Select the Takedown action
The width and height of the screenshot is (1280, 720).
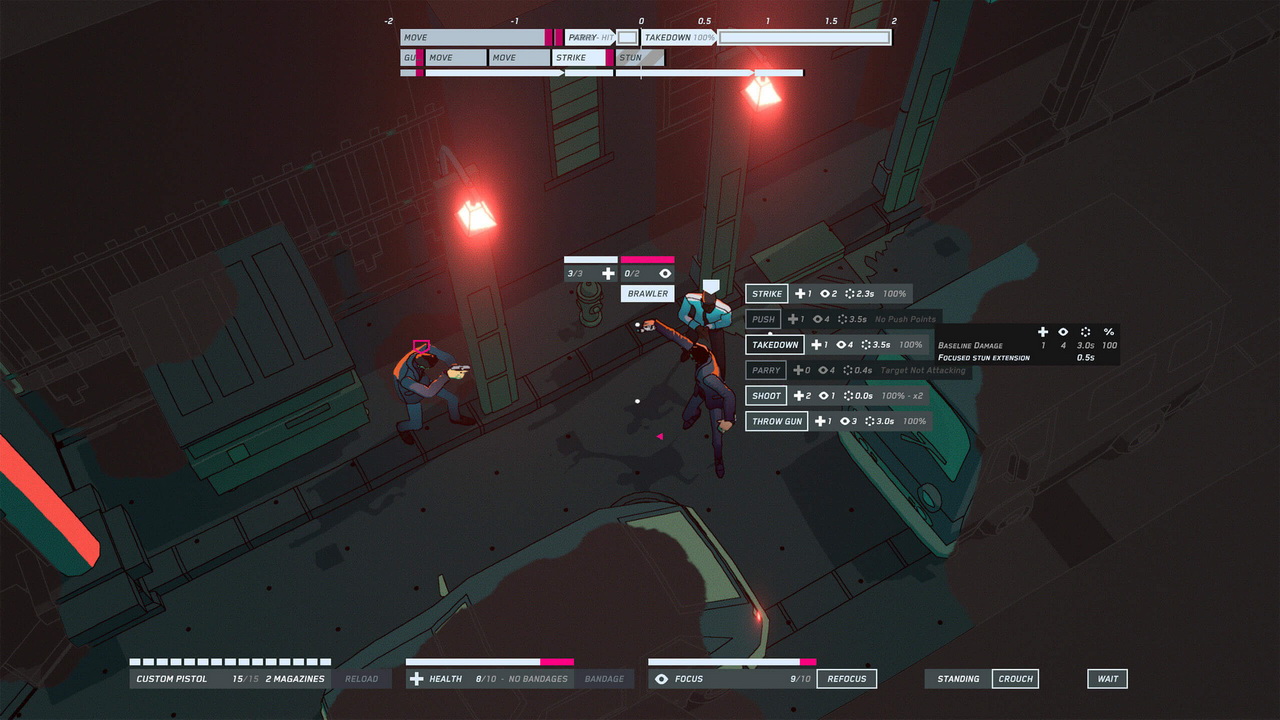pyautogui.click(x=775, y=345)
